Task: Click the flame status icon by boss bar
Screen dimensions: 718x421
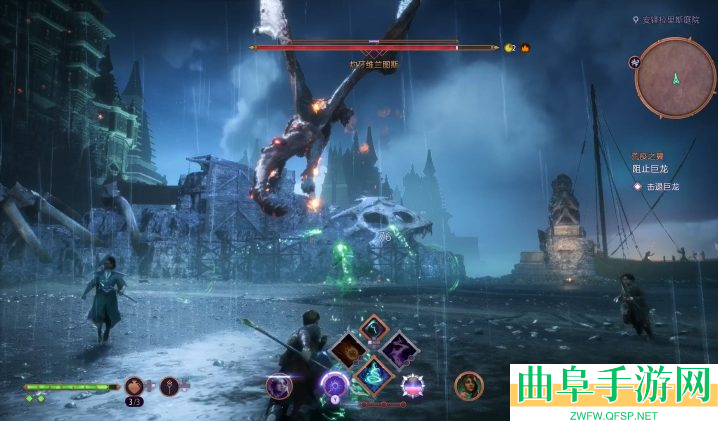Action: pyautogui.click(x=524, y=47)
